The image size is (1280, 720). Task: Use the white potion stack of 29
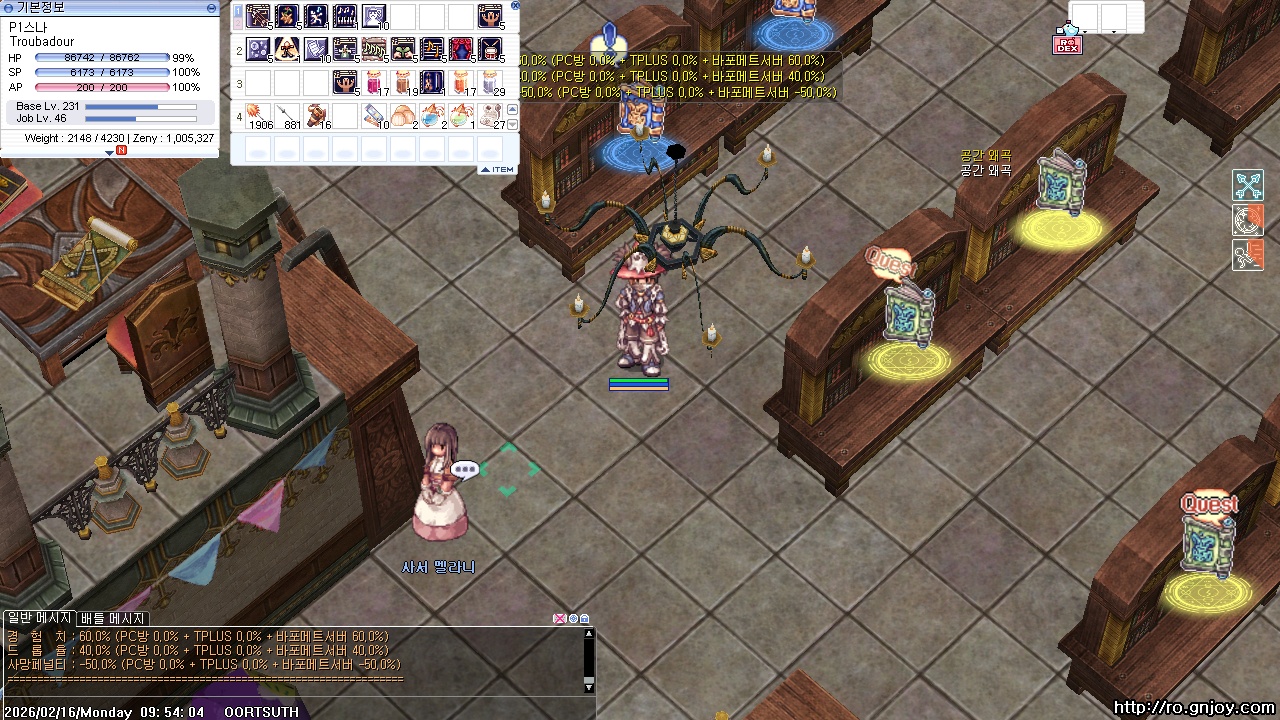coord(490,81)
